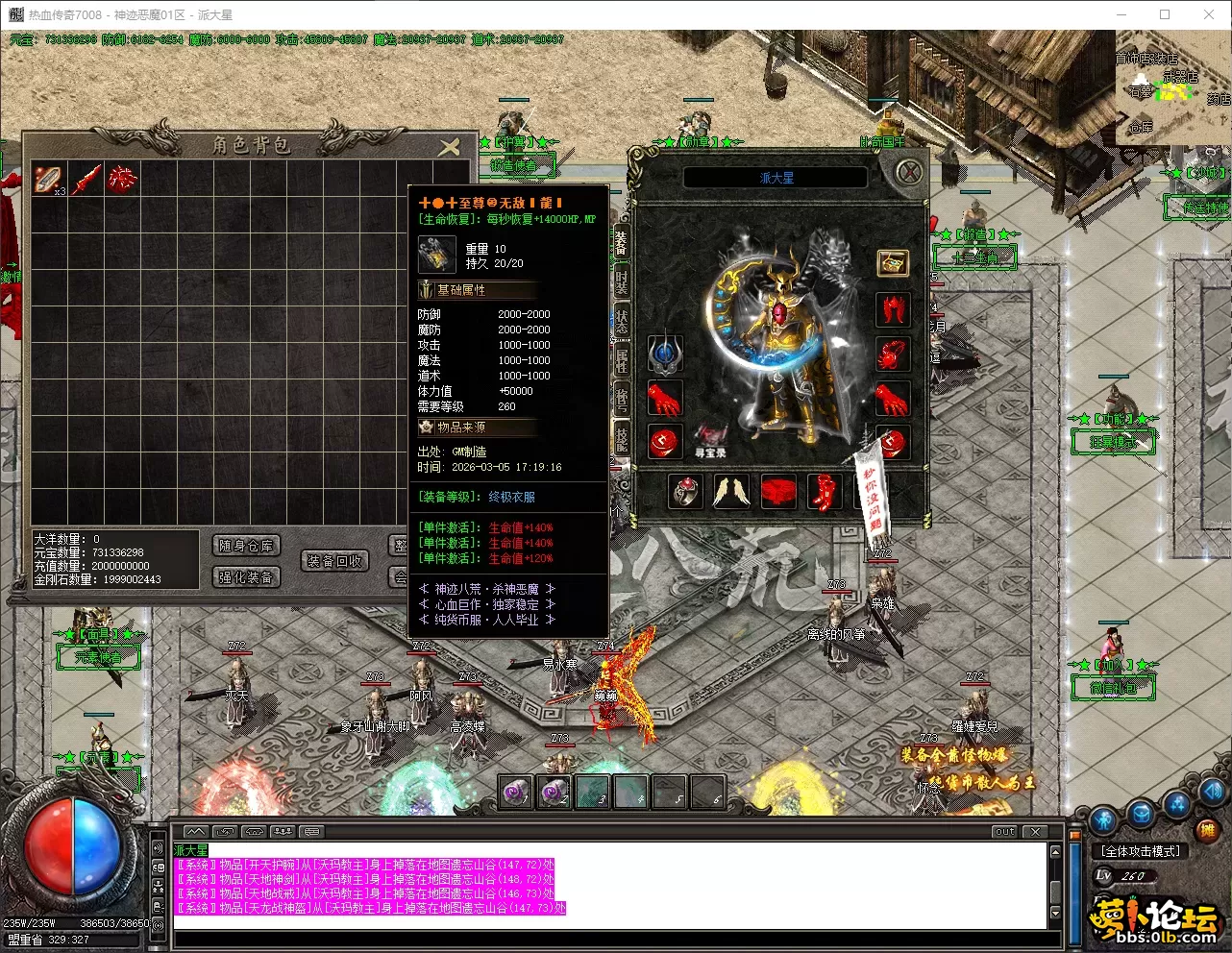Open the 随身仓库 portable warehouse

click(246, 546)
